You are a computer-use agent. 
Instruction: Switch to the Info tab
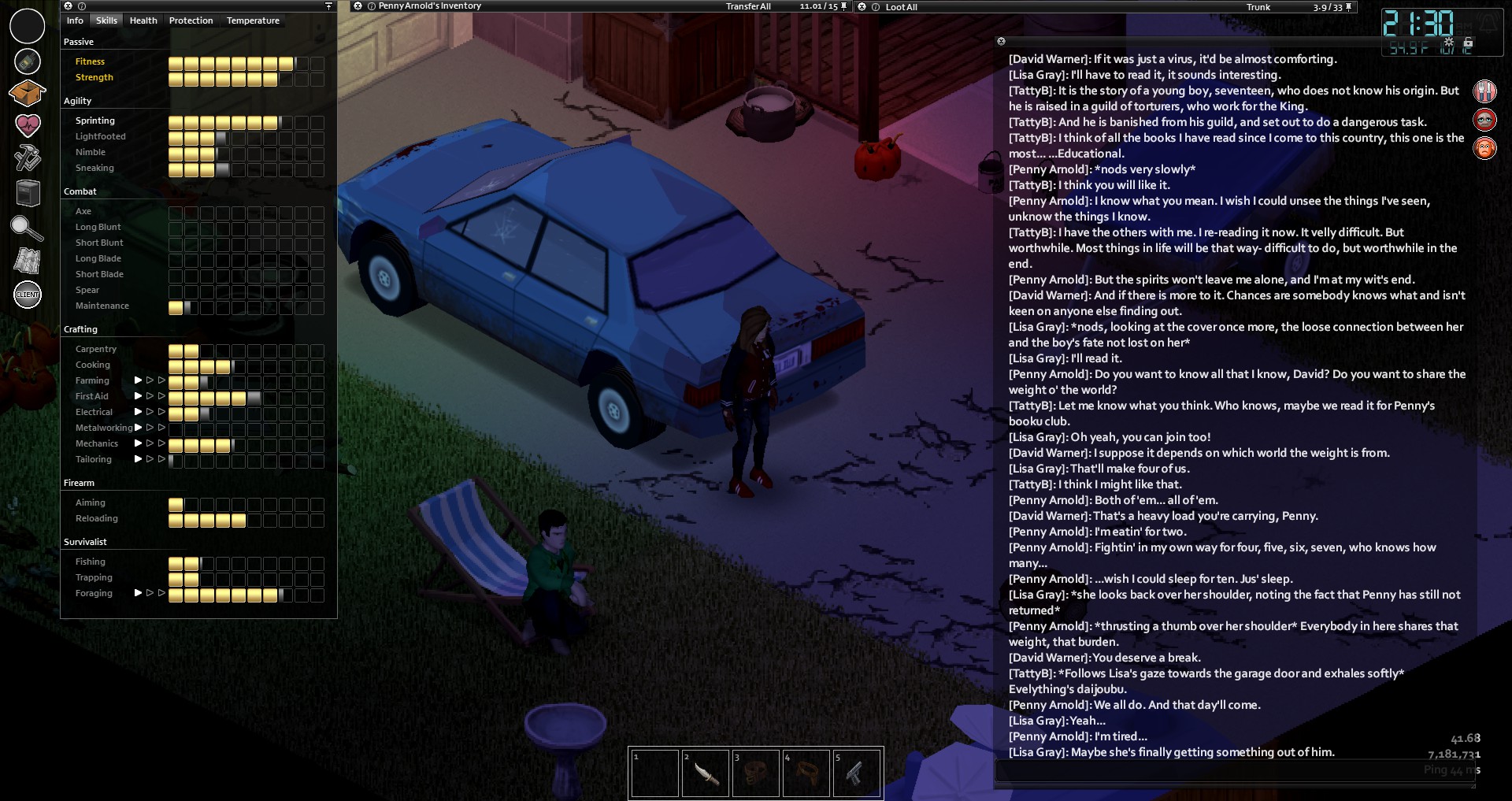(75, 20)
